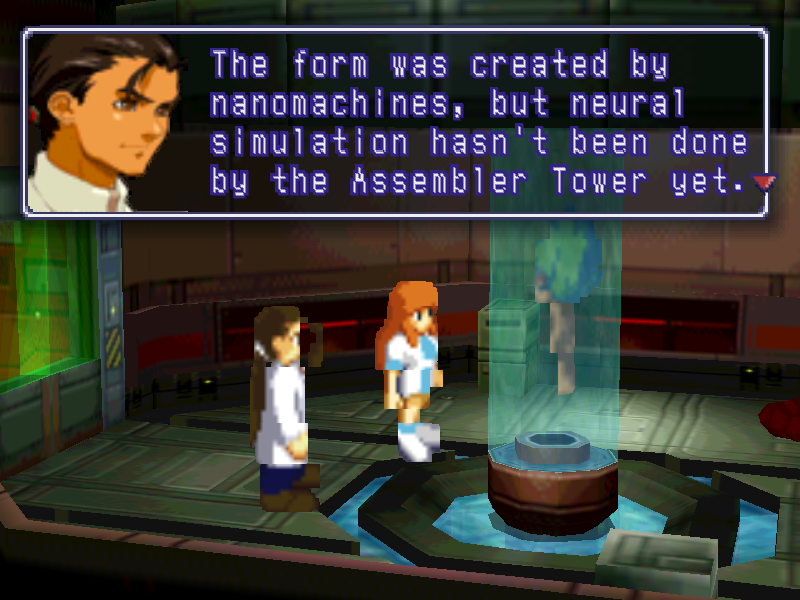Screen dimensions: 800x600
Task: Click the red dialogue continue arrow
Action: pyautogui.click(x=765, y=182)
